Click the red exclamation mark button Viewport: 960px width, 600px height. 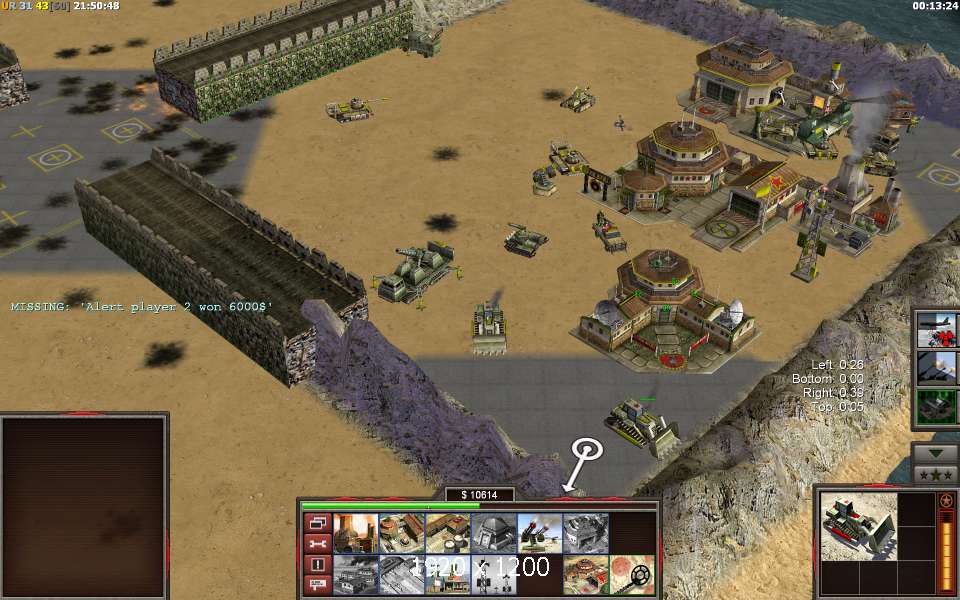coord(317,564)
